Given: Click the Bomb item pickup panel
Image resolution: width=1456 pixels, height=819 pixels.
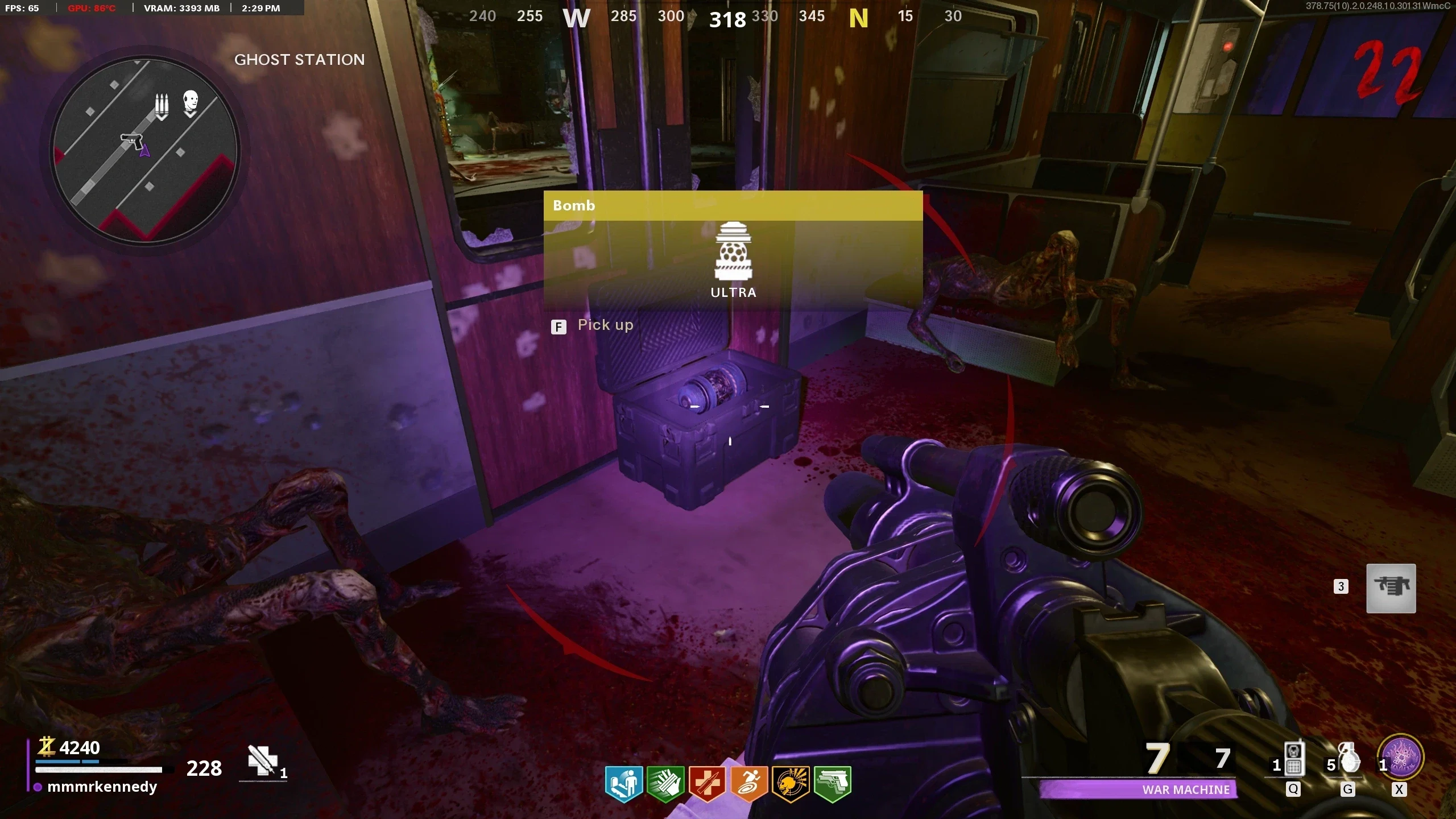Looking at the screenshot, I should pyautogui.click(x=733, y=250).
